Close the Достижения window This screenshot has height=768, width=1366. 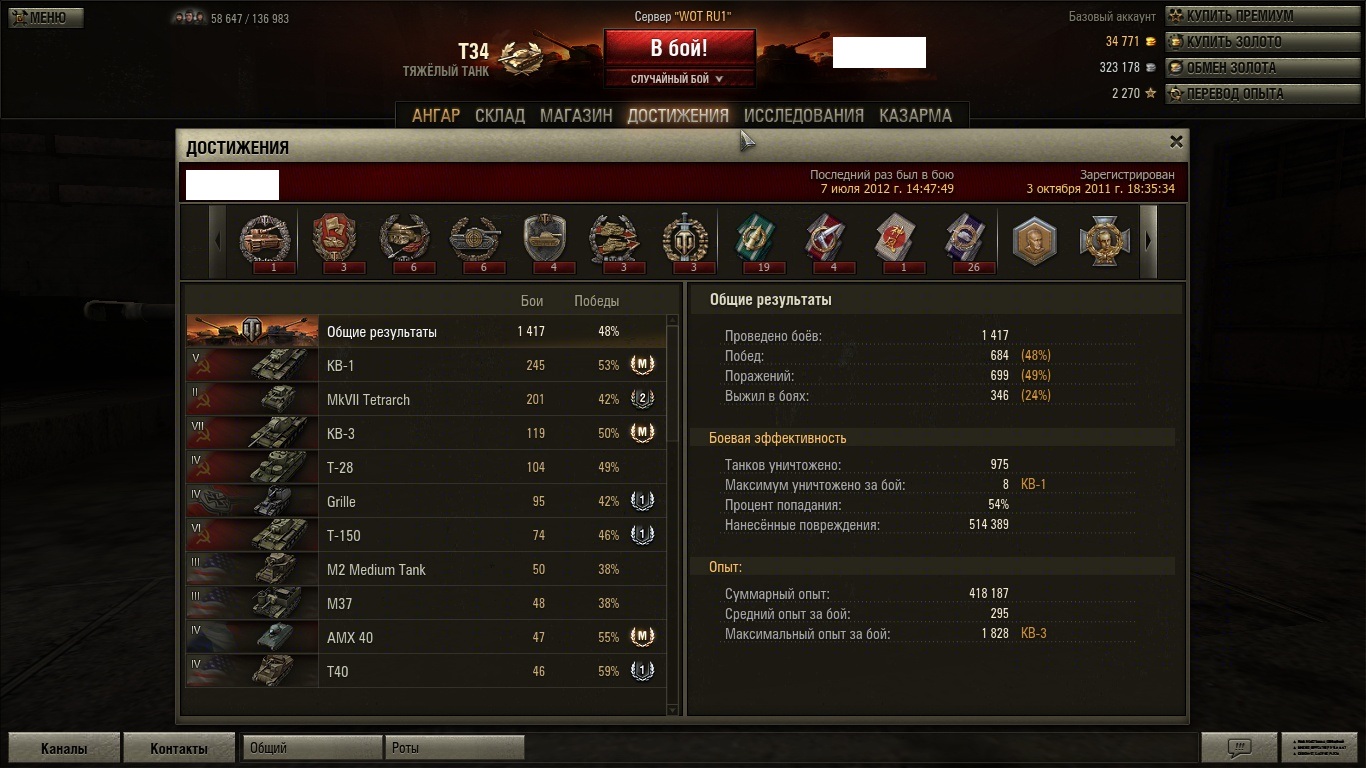coord(1176,142)
